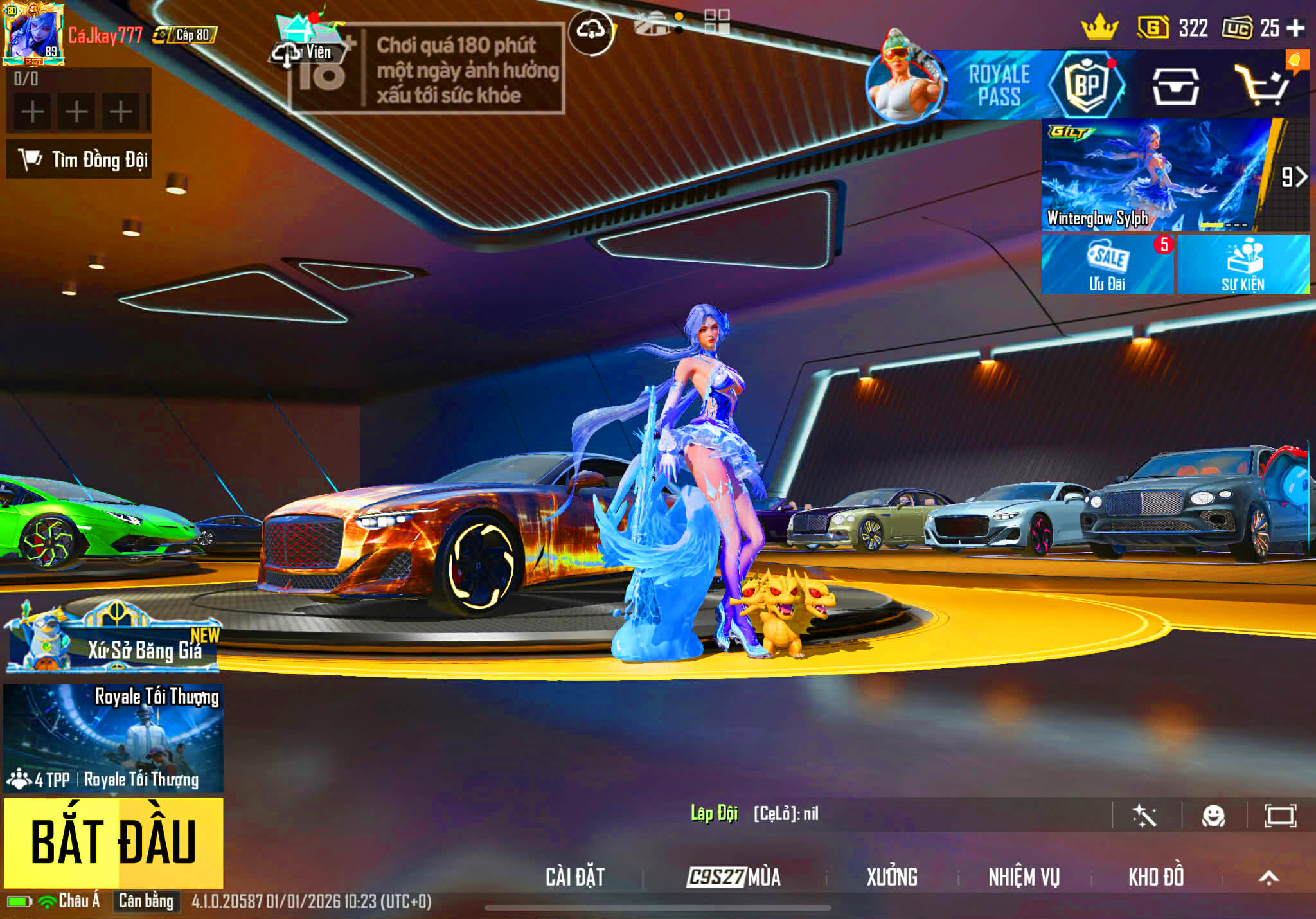The image size is (1316, 919).
Task: Go to XƯỞNG workshop
Action: click(x=892, y=877)
